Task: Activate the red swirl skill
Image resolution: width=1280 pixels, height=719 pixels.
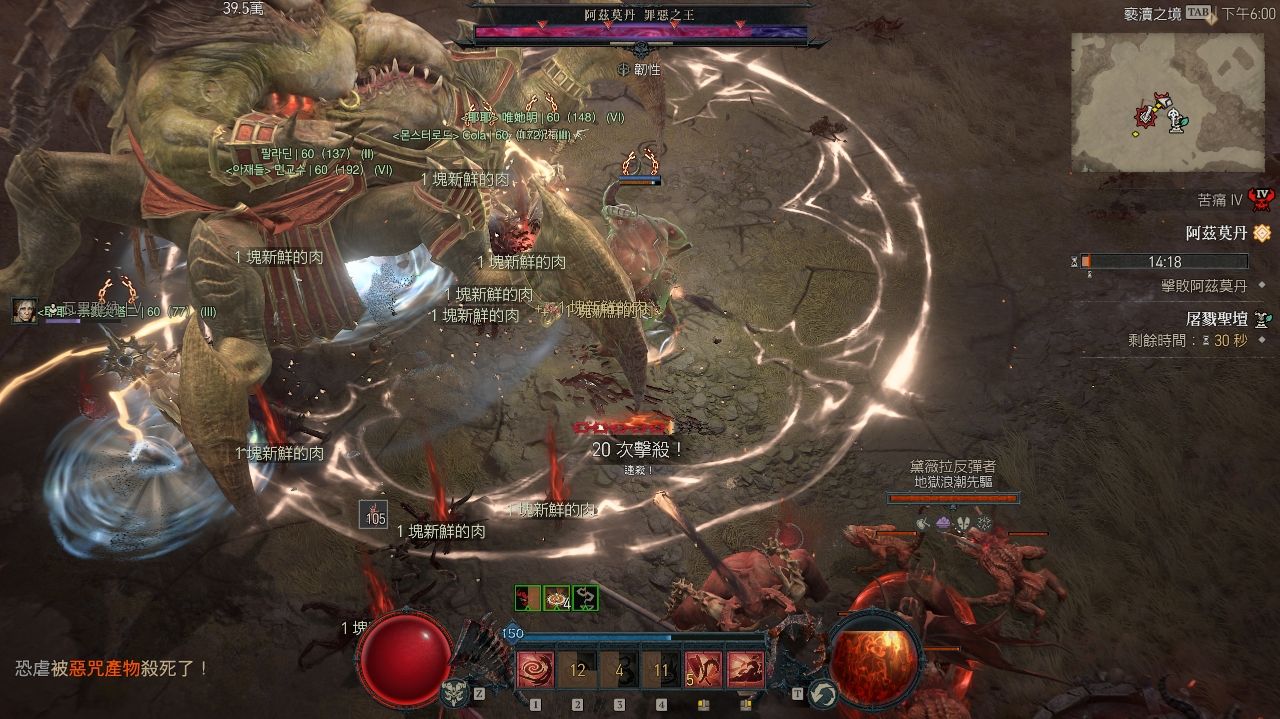Action: pos(535,669)
